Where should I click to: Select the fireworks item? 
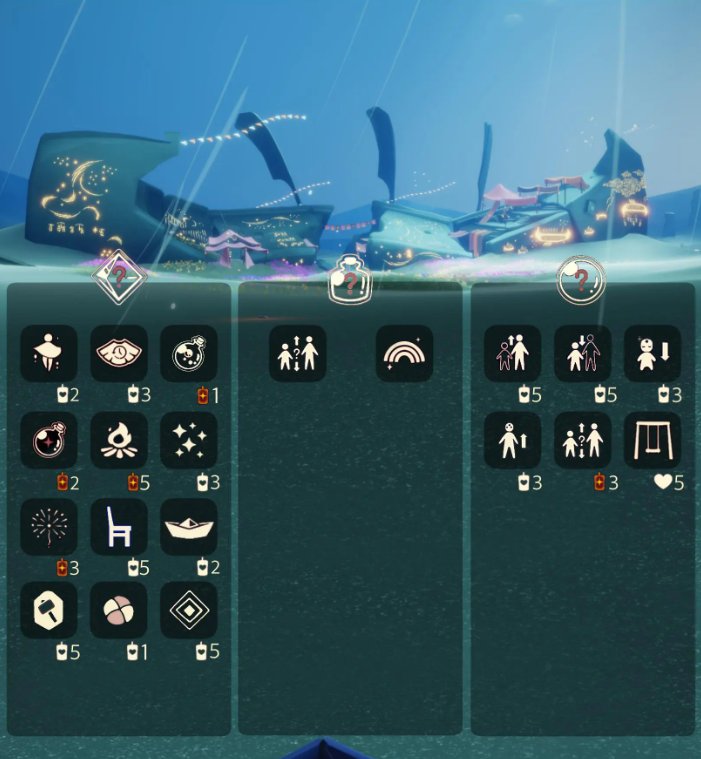click(49, 526)
